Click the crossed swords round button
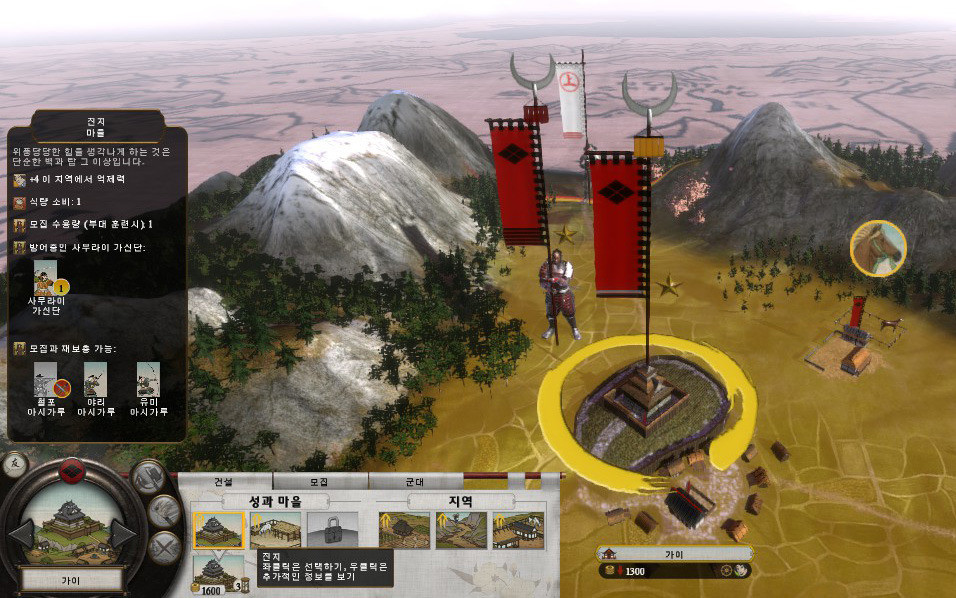Image resolution: width=956 pixels, height=598 pixels. point(166,546)
